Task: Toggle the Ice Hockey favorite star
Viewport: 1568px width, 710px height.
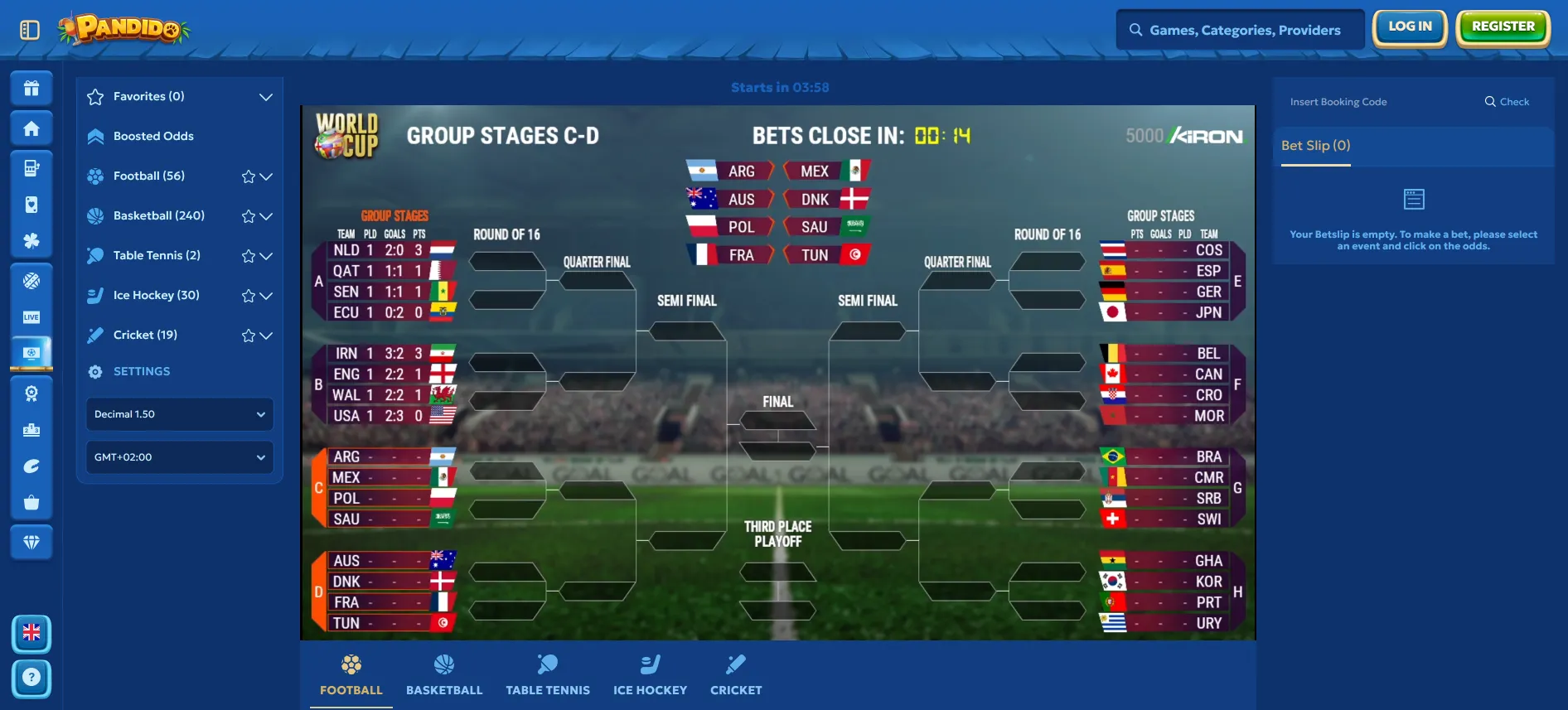Action: [x=247, y=295]
